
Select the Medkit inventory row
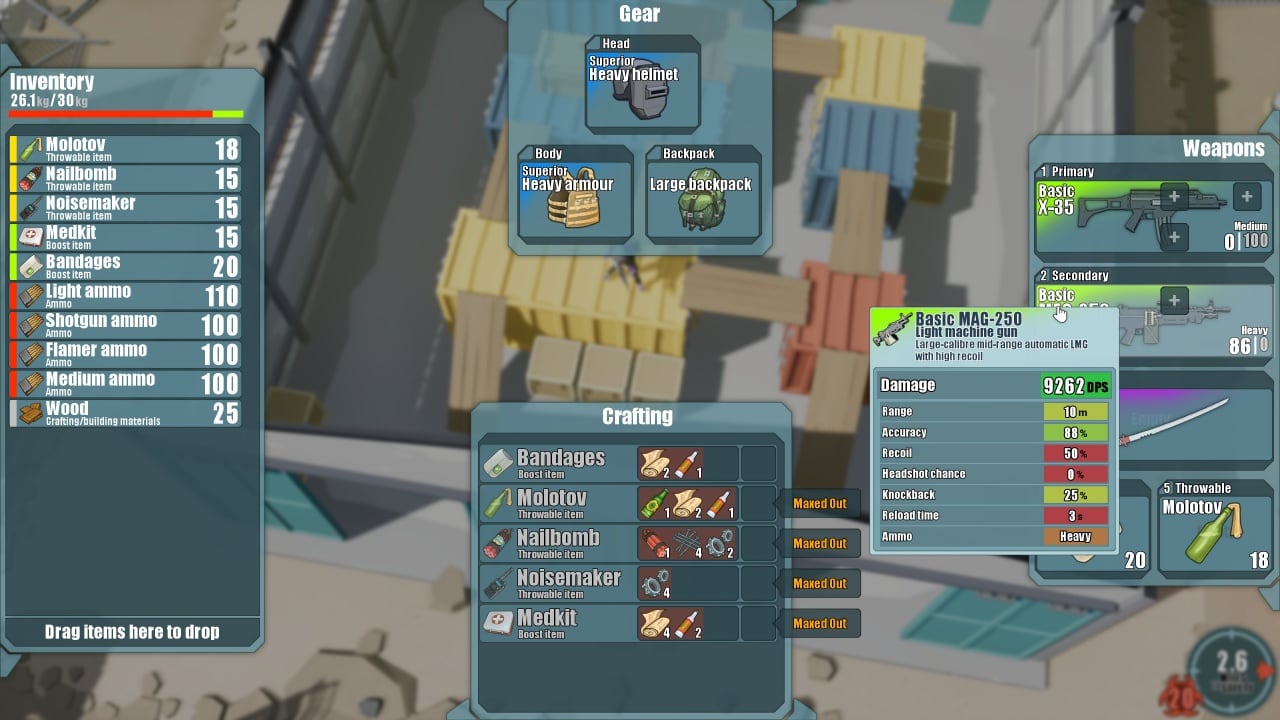126,237
